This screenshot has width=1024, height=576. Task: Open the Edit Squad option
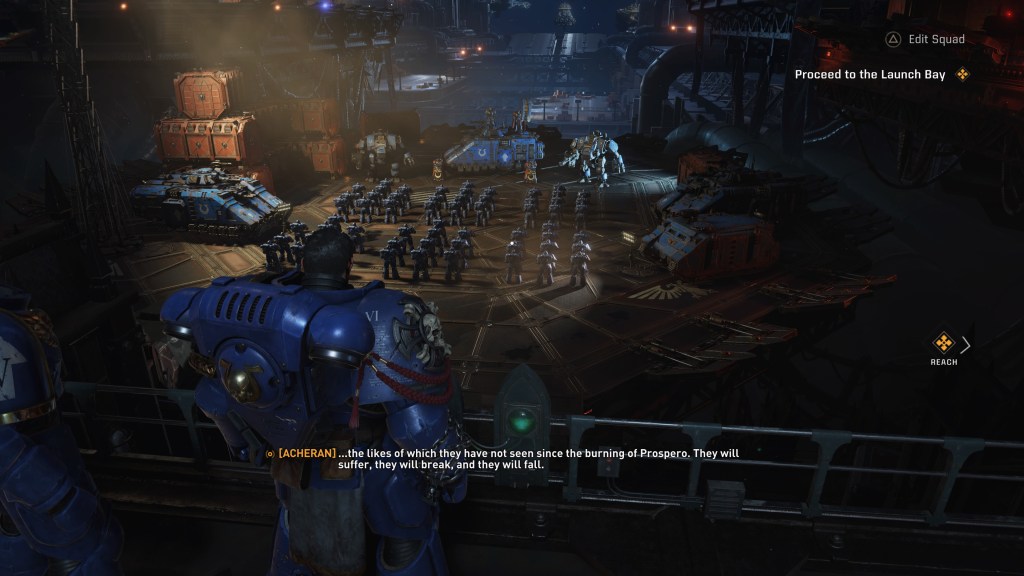pyautogui.click(x=925, y=39)
